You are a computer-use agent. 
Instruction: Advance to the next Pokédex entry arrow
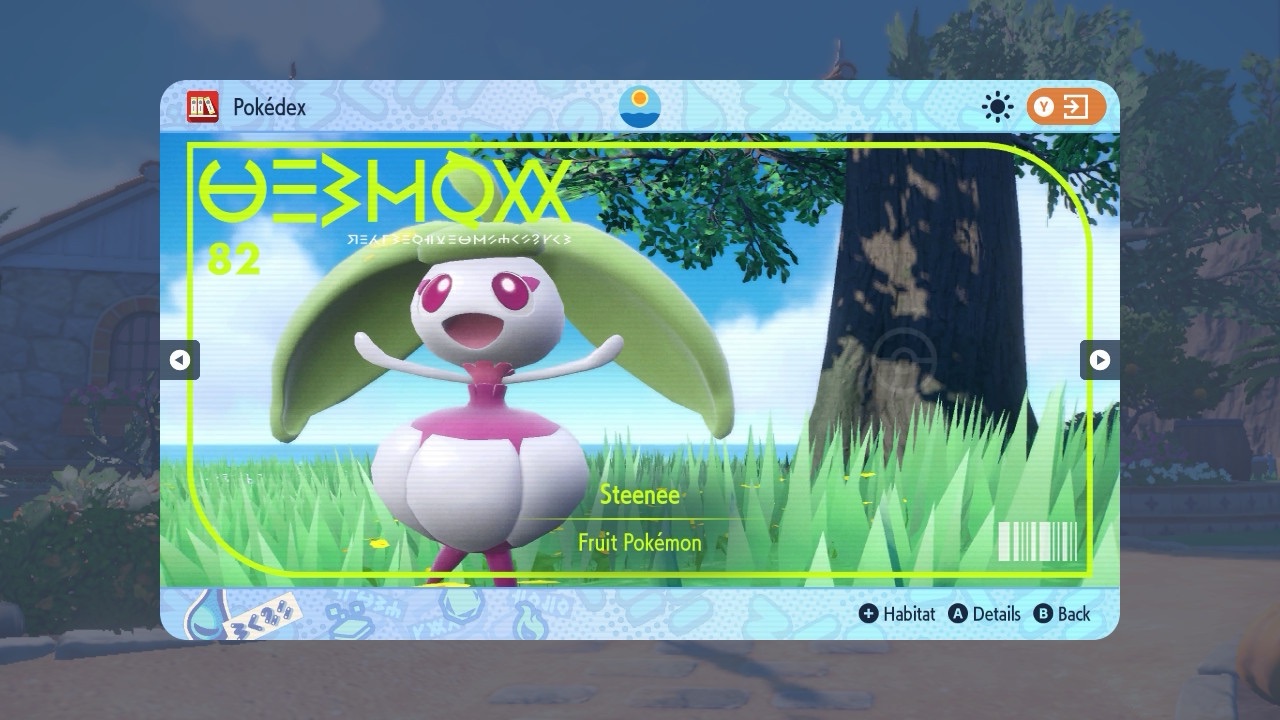(1099, 360)
